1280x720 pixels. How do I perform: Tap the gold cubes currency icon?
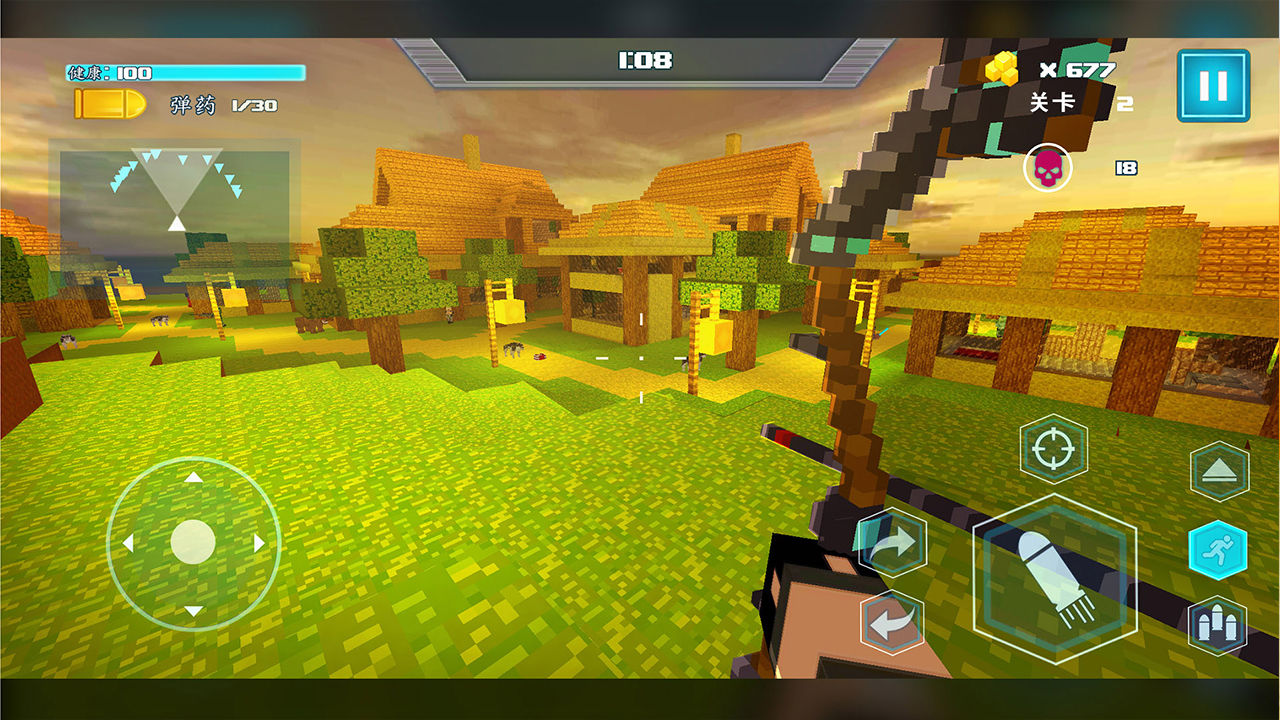pos(1002,69)
